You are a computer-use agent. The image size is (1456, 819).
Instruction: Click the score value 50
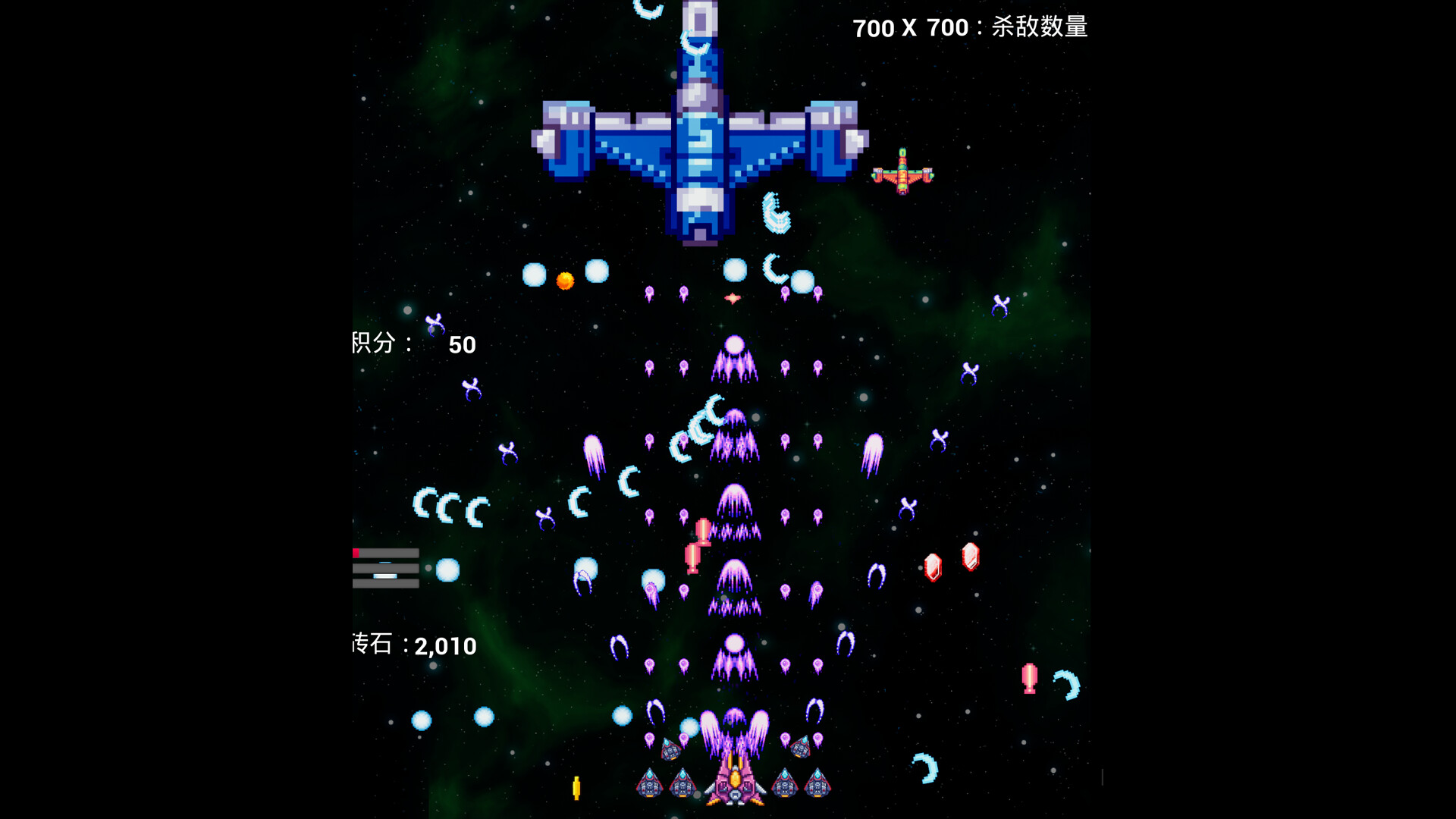tap(462, 345)
